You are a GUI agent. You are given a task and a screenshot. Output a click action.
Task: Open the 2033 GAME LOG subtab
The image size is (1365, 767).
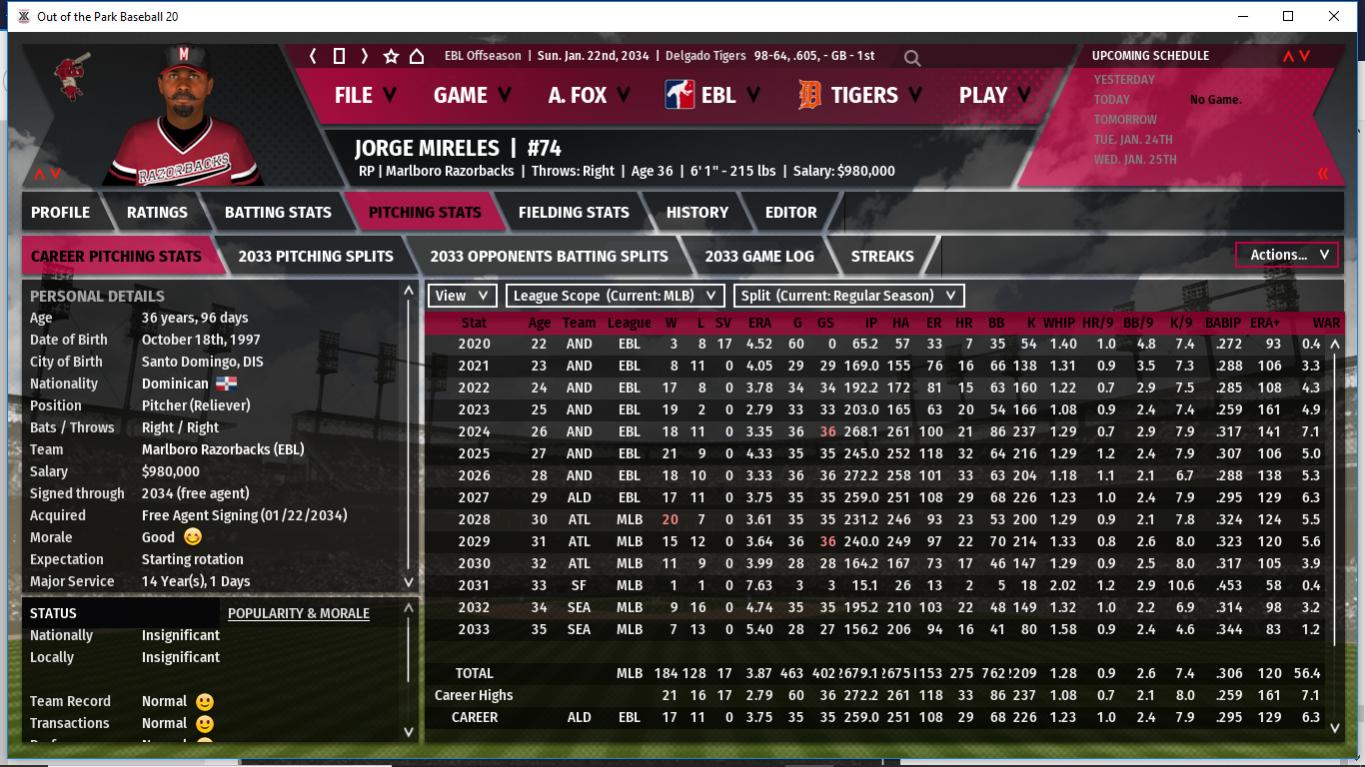(759, 256)
